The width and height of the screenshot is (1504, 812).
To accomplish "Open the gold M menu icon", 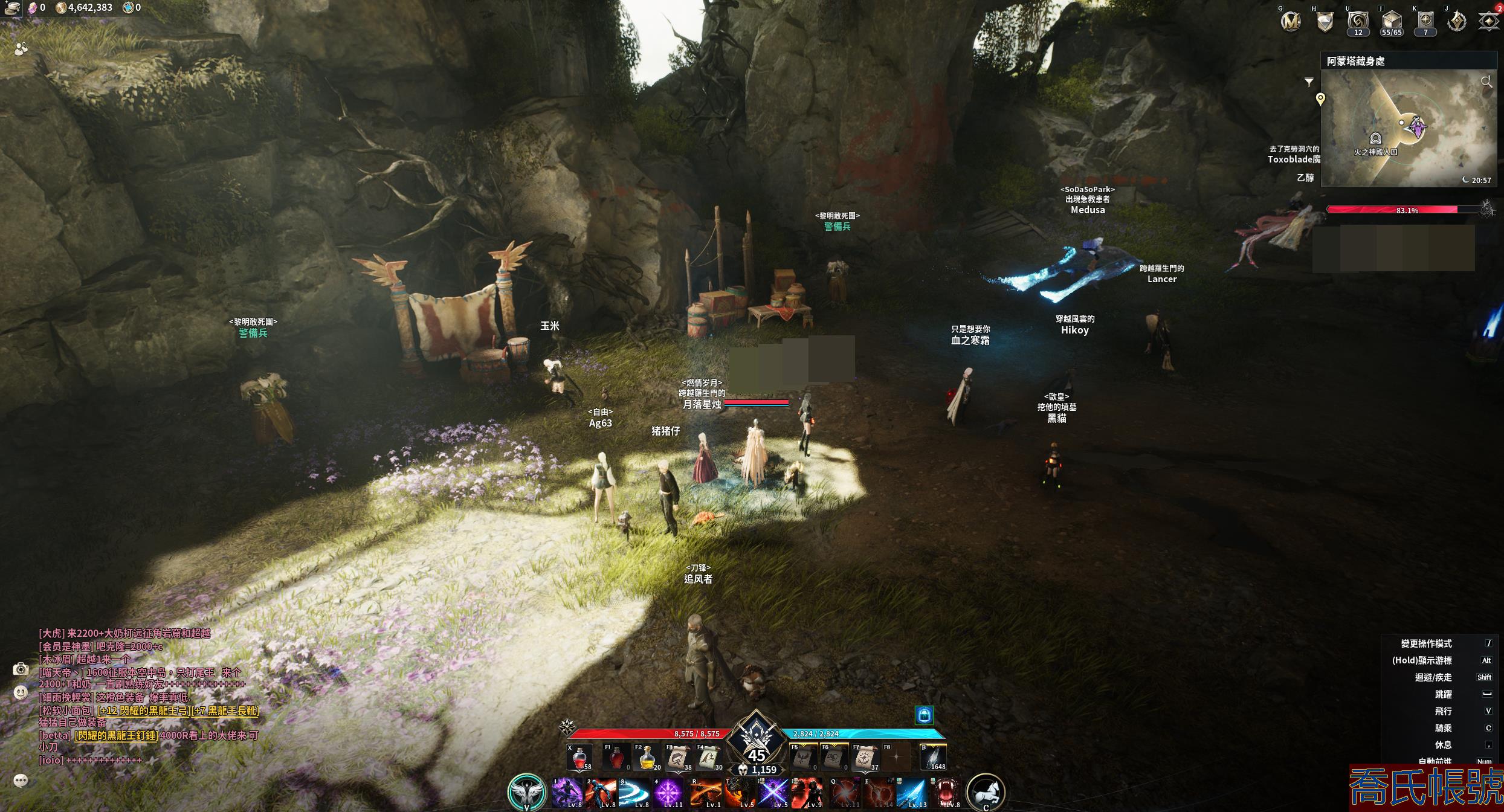I will coord(1291,22).
